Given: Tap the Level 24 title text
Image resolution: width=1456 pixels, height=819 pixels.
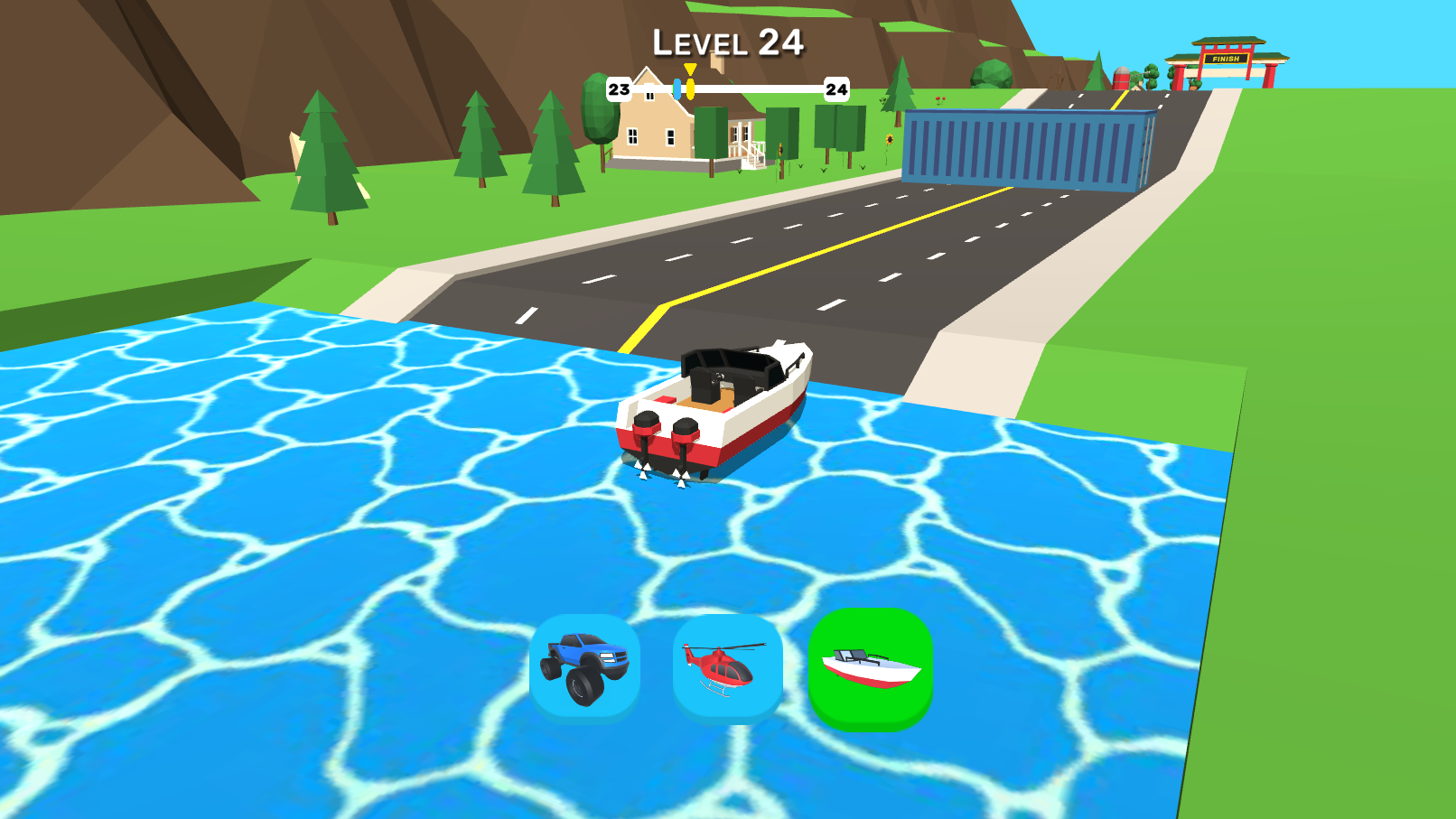Looking at the screenshot, I should pos(728,41).
